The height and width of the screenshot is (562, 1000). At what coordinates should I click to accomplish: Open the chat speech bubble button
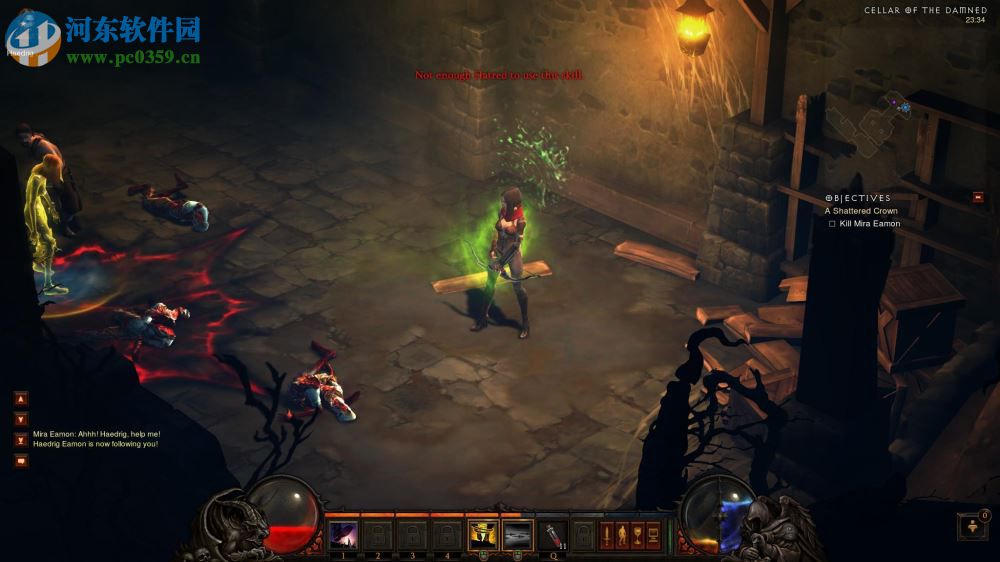pos(21,461)
